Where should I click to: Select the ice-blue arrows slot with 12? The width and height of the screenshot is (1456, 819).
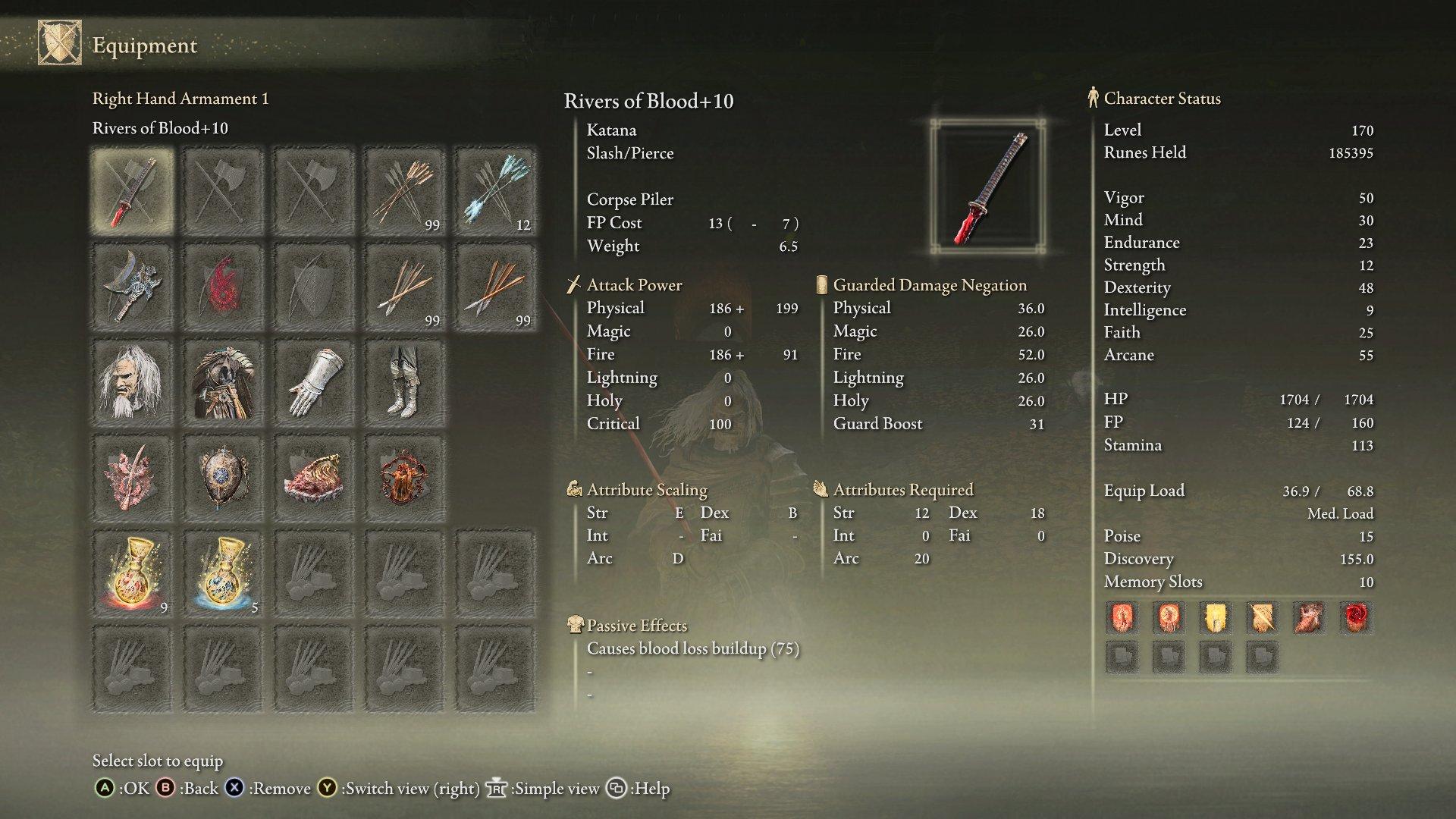(x=495, y=190)
